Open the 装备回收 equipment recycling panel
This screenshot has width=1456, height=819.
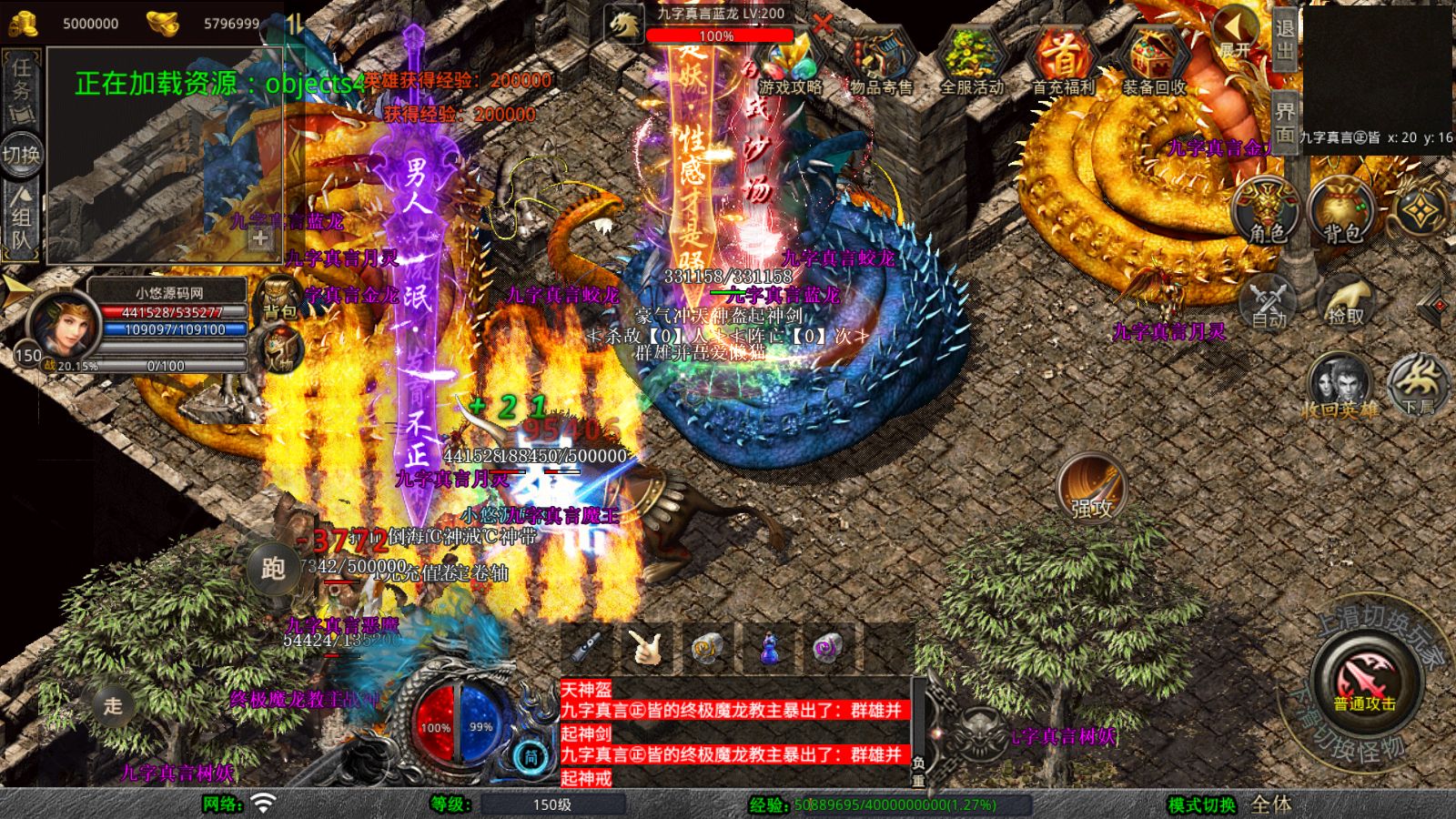1152,59
